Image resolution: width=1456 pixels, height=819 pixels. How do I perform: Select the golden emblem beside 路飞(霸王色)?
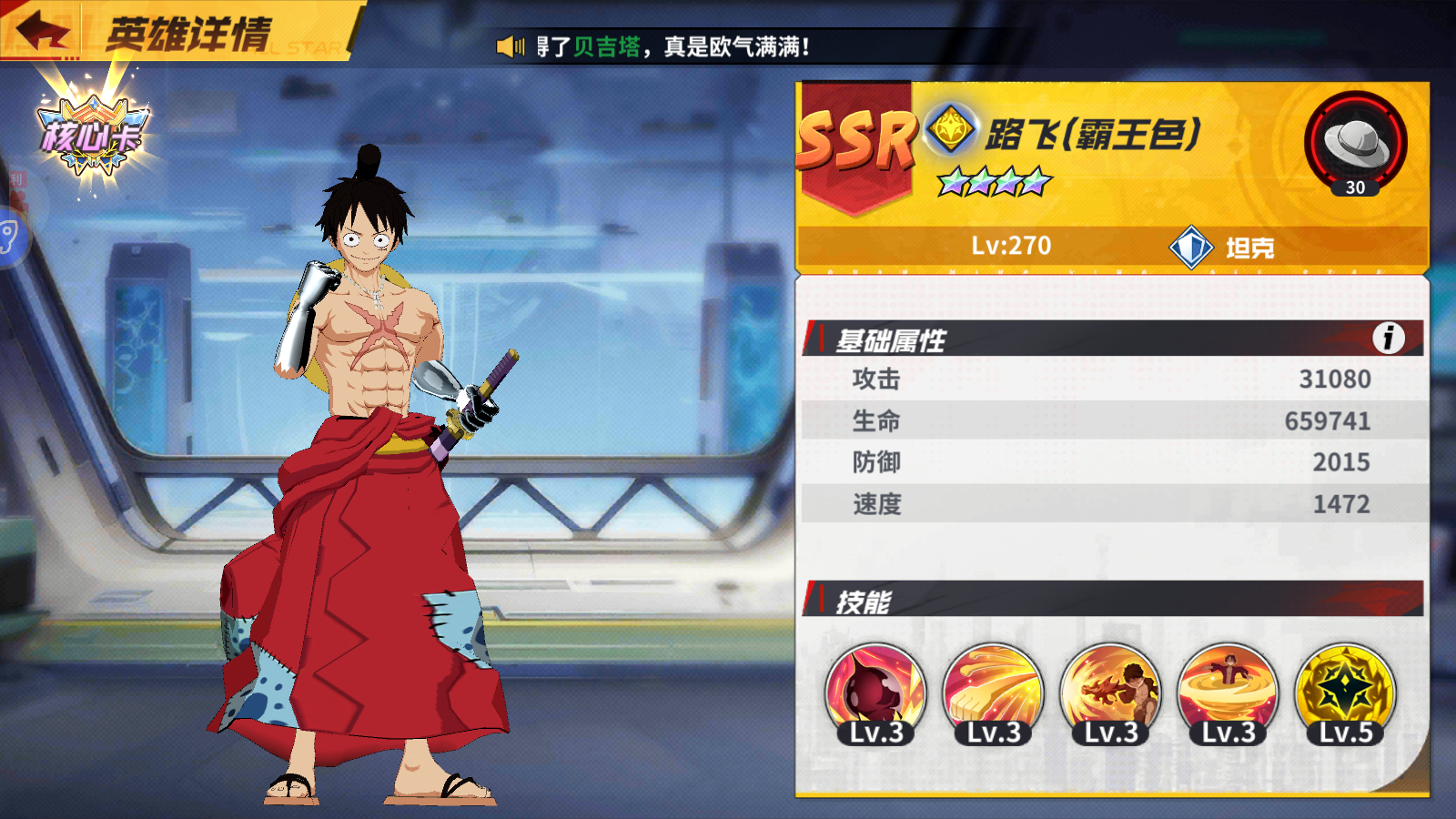point(952,130)
